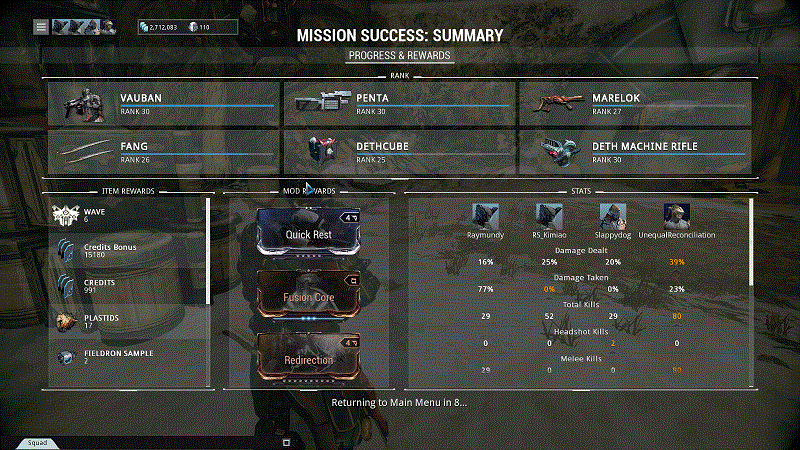The height and width of the screenshot is (450, 800).
Task: Select the Penta weapon rank card
Action: (x=399, y=104)
